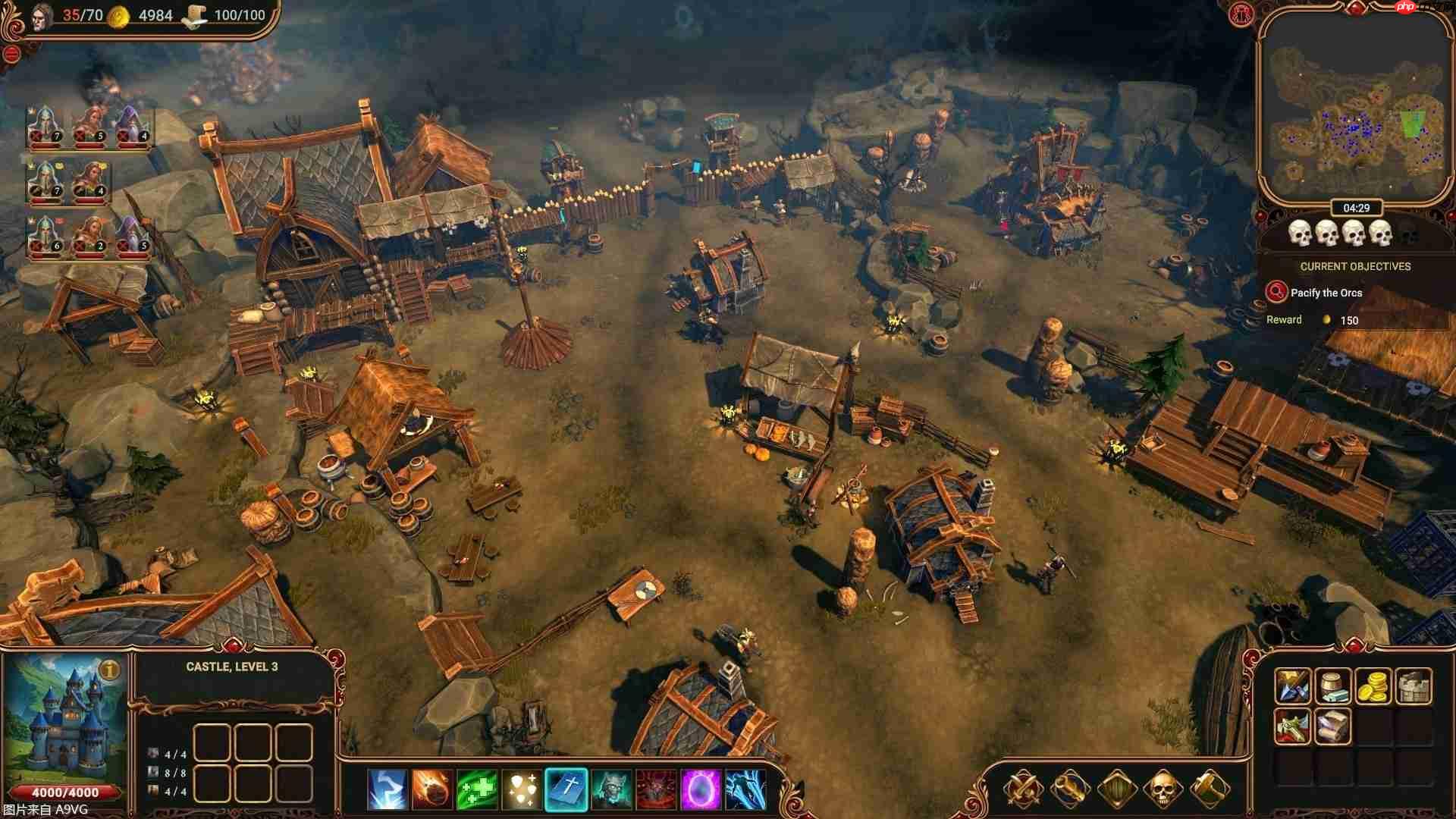Open the hamburger menu top left
This screenshot has width=1456, height=819.
[11, 53]
